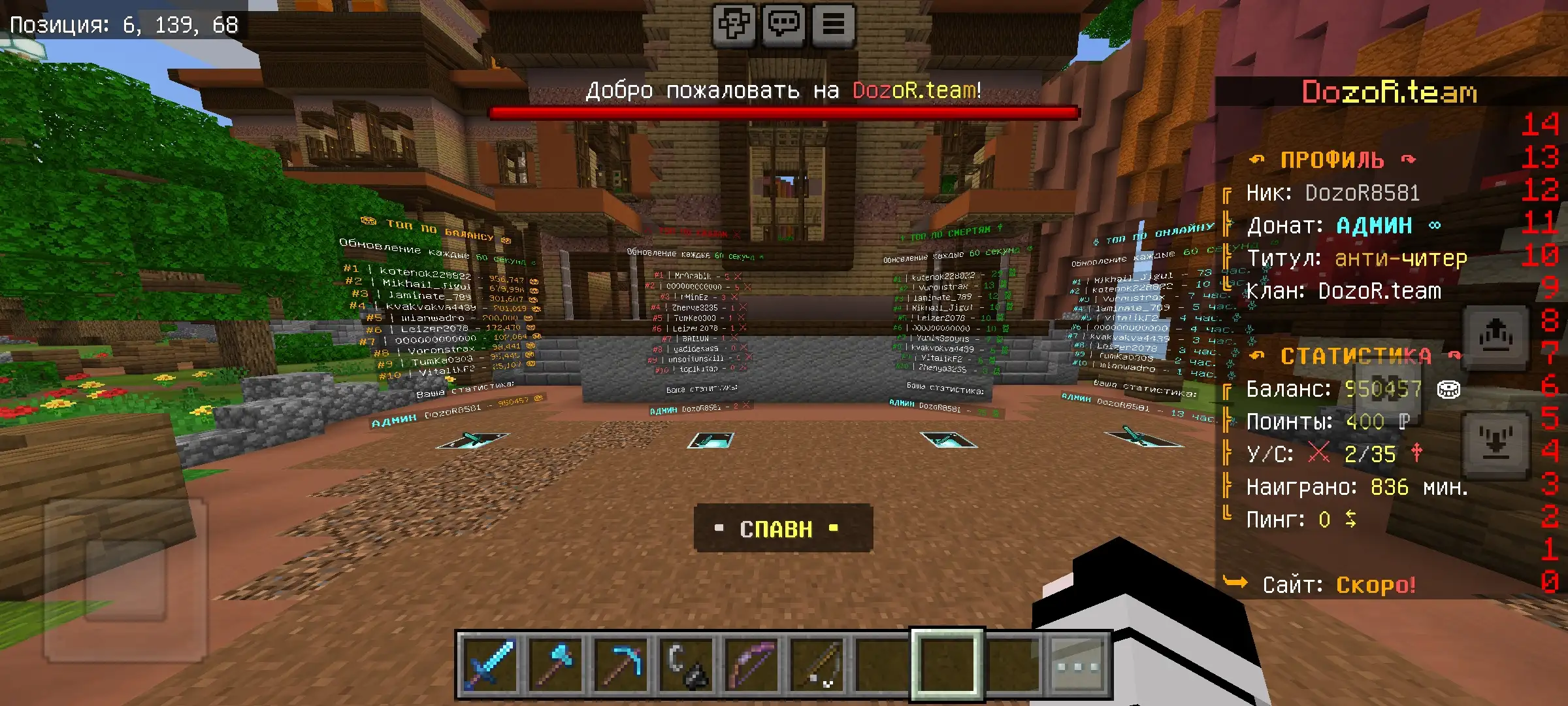Select the diamond axe hotbar slot
The image size is (1568, 706).
coord(554,665)
